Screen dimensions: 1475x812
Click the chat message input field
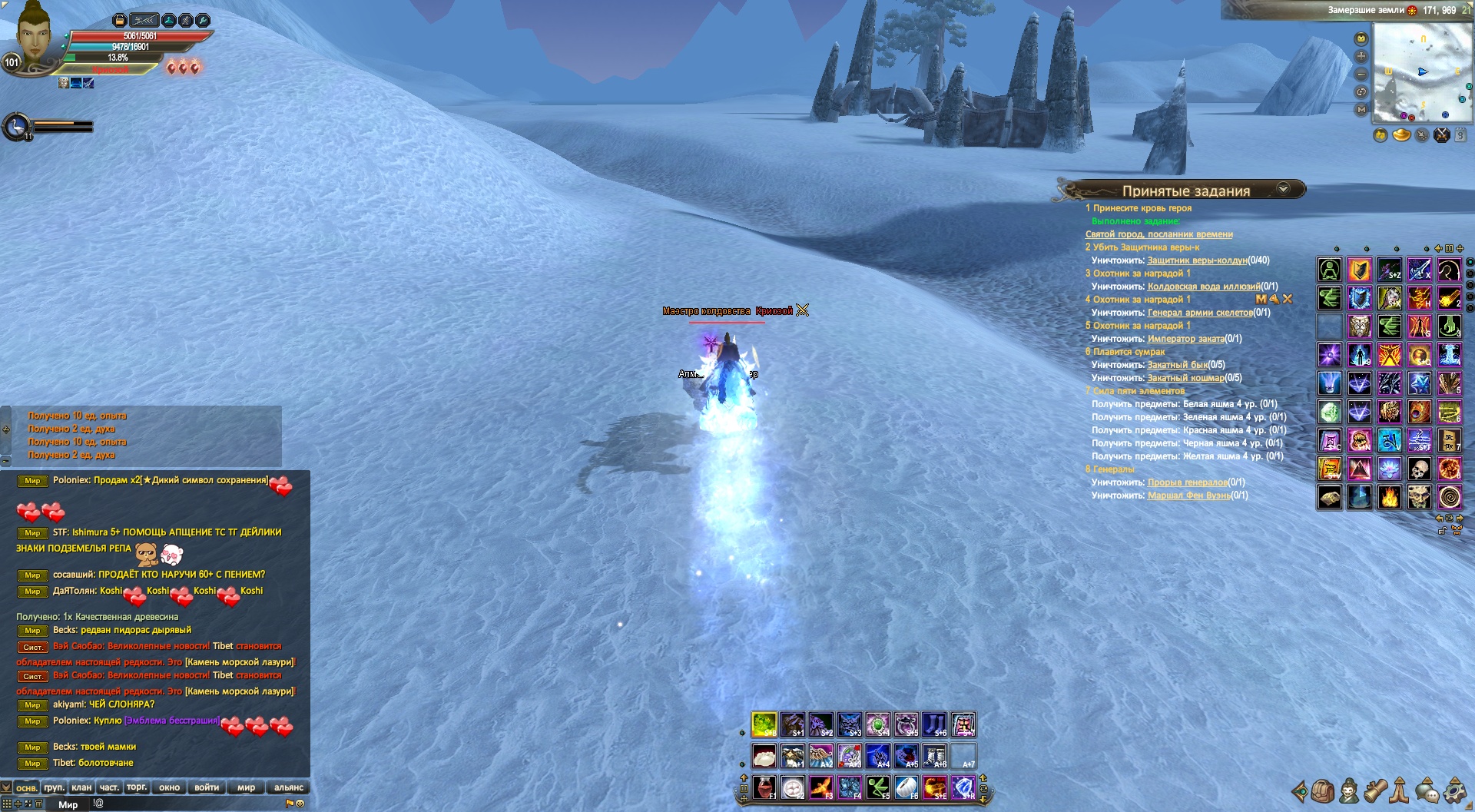click(x=192, y=804)
